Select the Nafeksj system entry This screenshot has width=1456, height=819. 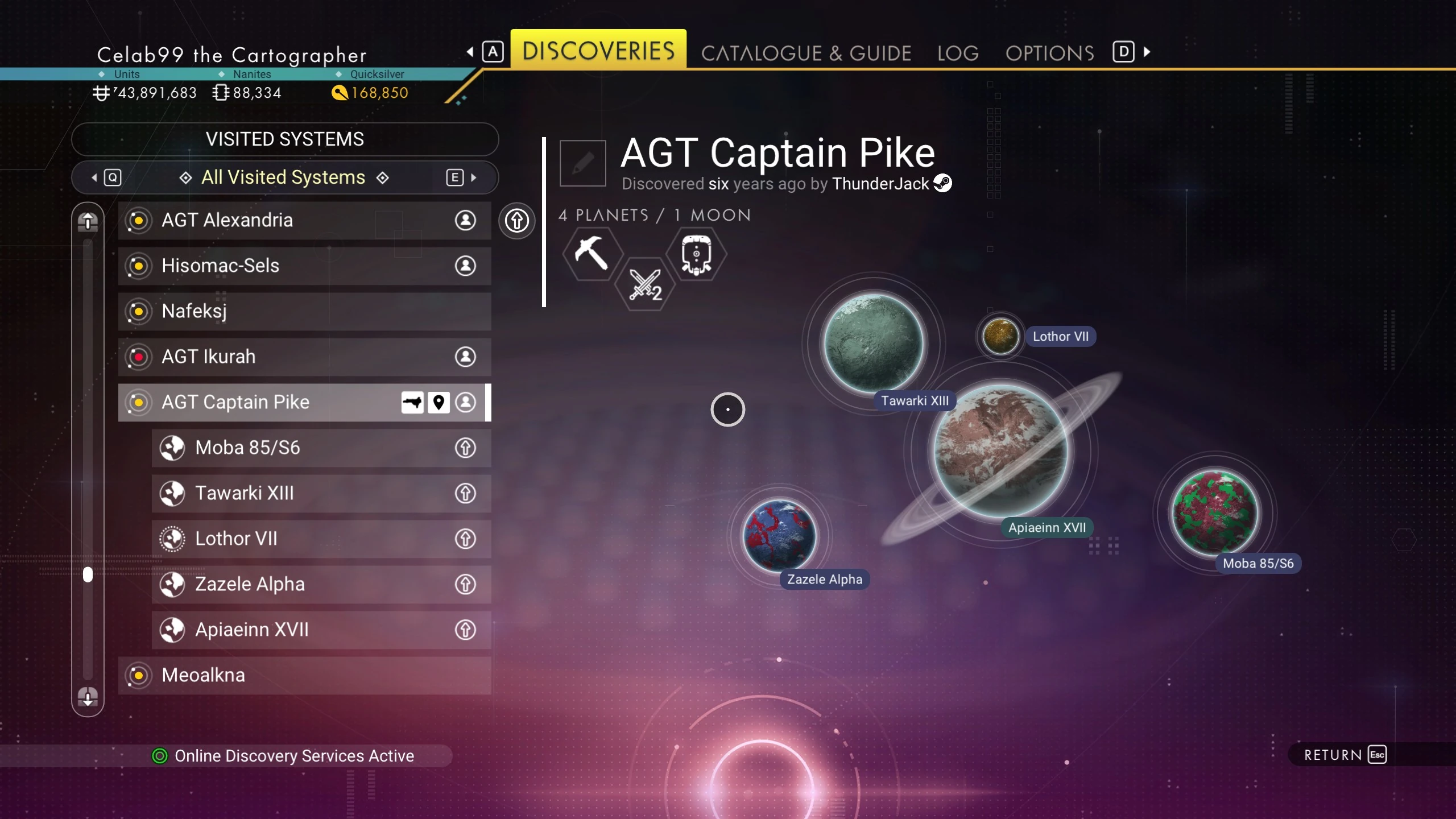pyautogui.click(x=304, y=311)
